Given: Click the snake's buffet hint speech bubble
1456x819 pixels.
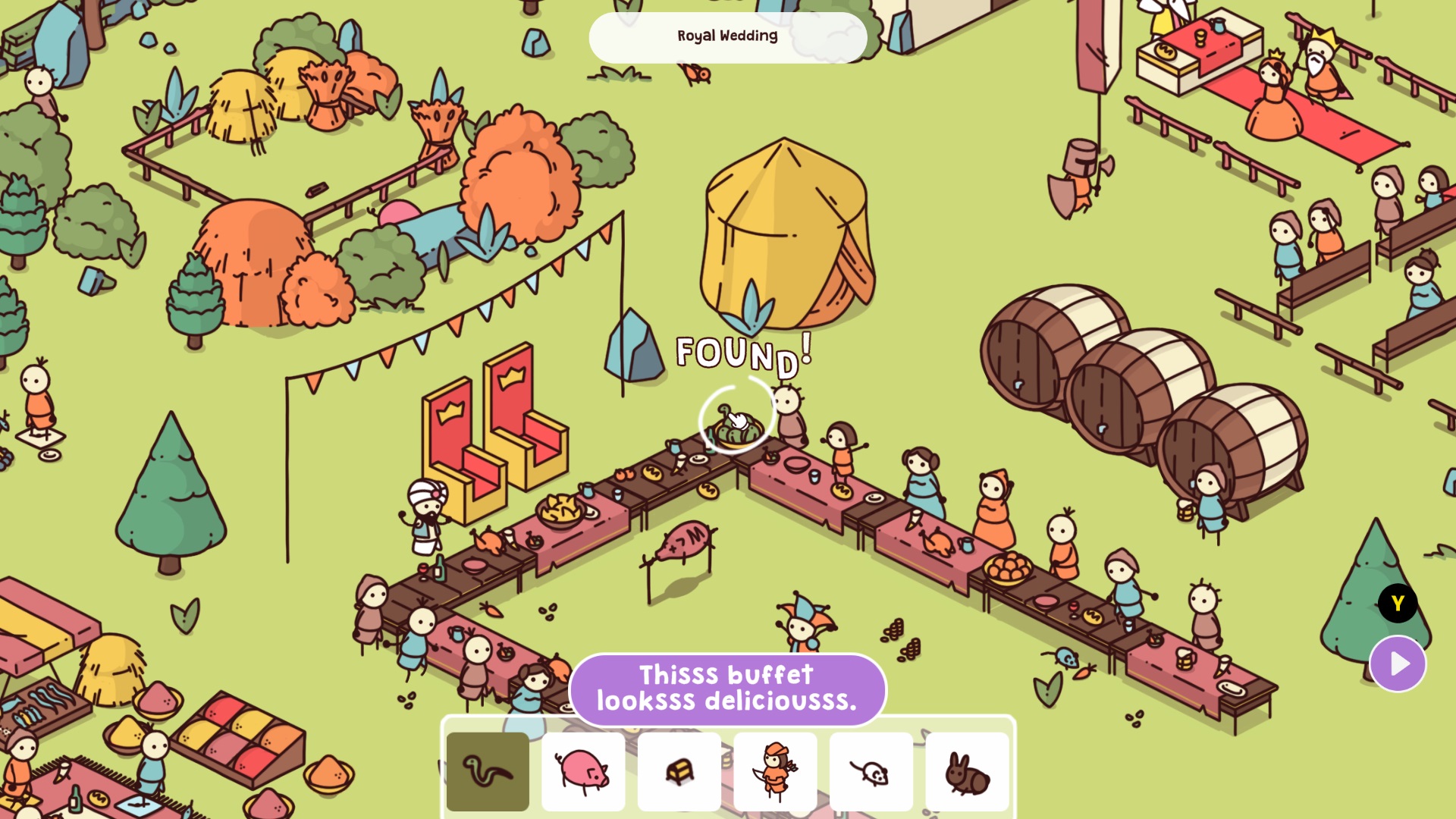Looking at the screenshot, I should pos(727,688).
